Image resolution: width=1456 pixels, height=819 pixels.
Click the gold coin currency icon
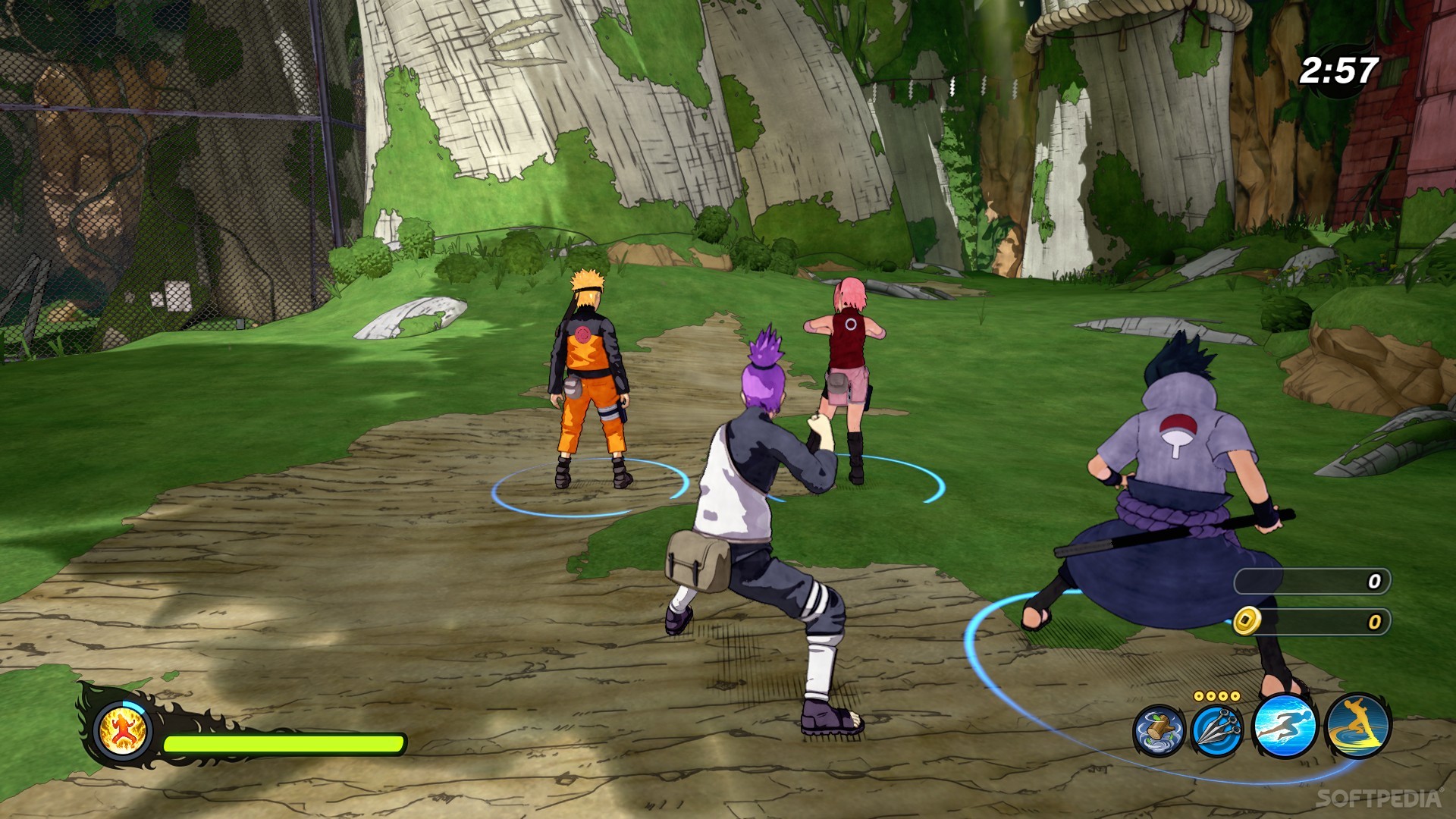click(x=1247, y=621)
